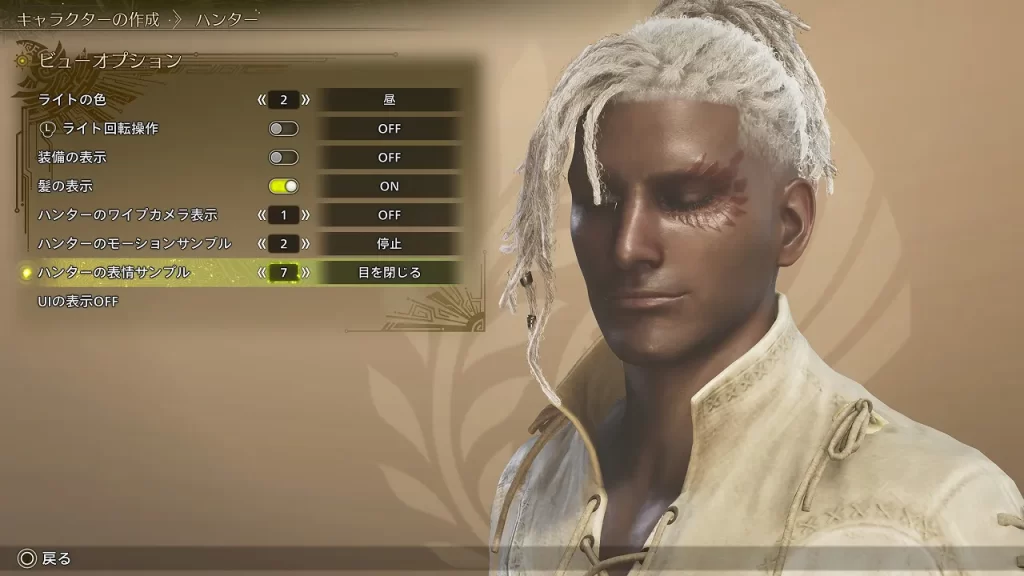Go to next ハンターの表情サンプル expression
Screen dimensions: 1024x576
(x=306, y=272)
